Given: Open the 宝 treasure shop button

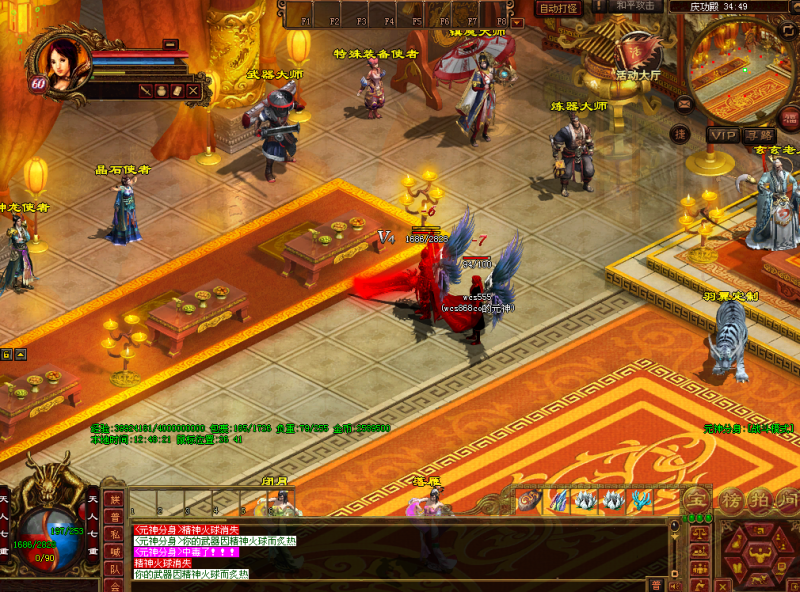Looking at the screenshot, I should [x=698, y=498].
